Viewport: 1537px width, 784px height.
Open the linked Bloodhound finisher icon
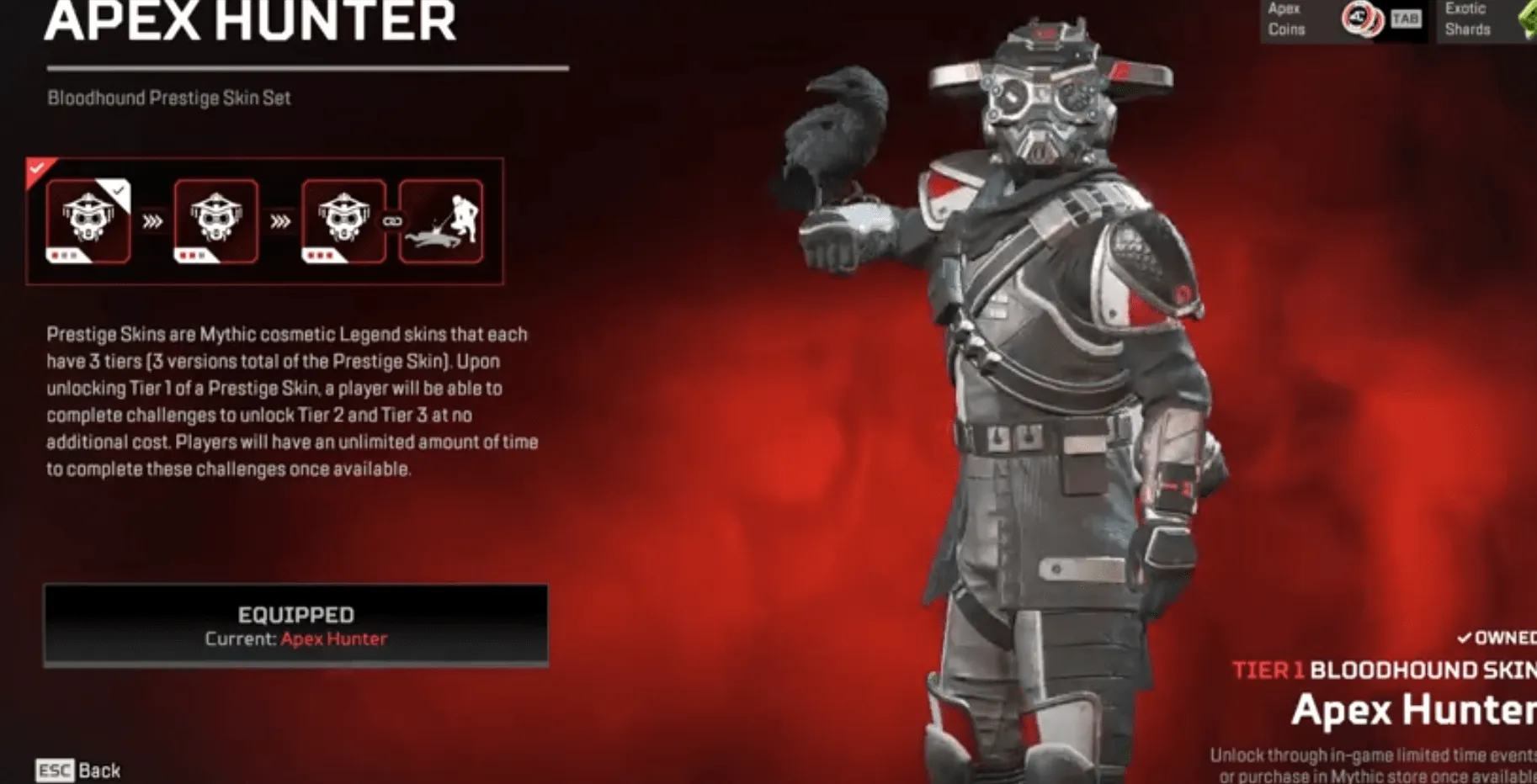(440, 220)
